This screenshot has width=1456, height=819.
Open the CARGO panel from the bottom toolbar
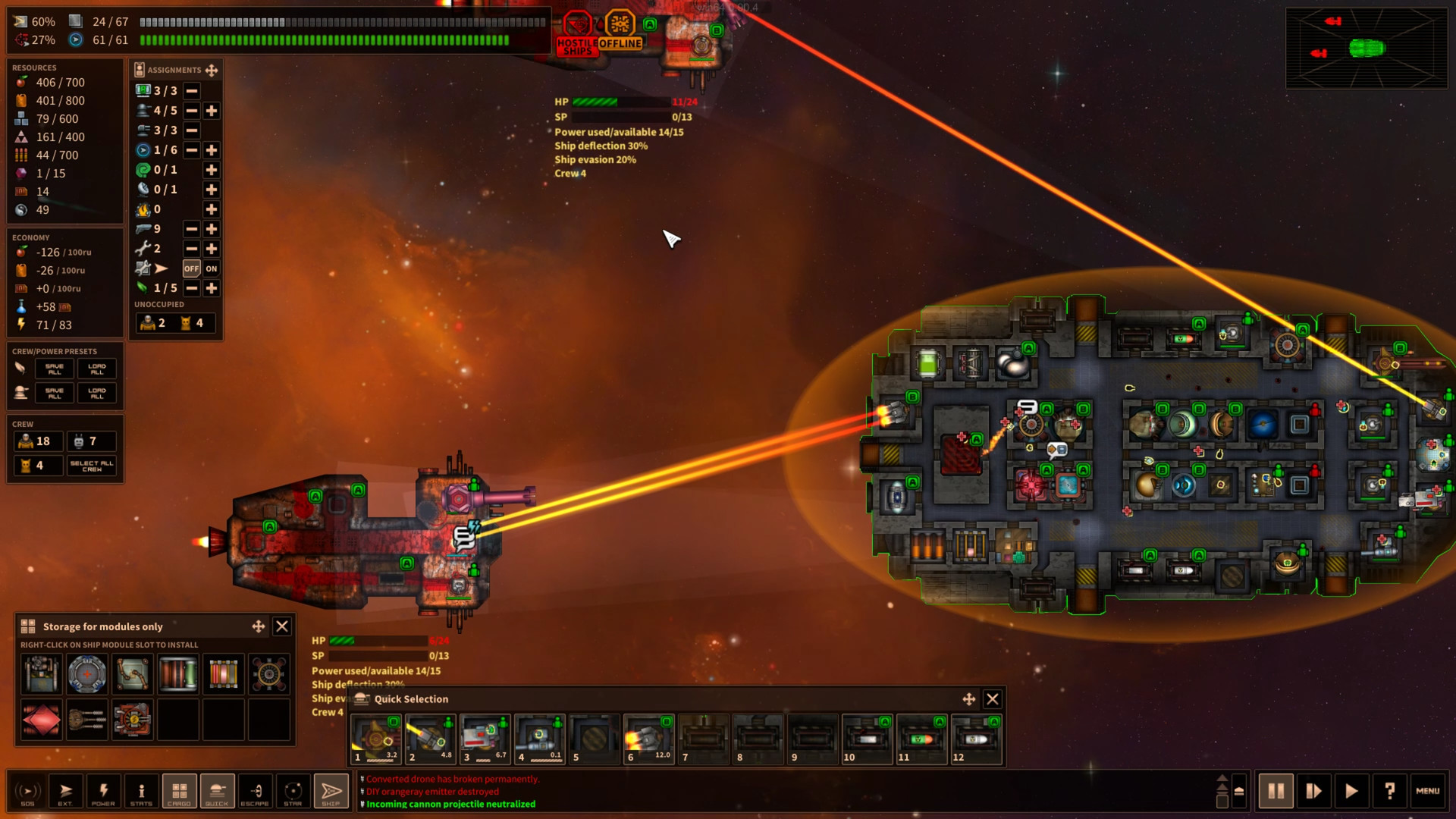tap(179, 791)
